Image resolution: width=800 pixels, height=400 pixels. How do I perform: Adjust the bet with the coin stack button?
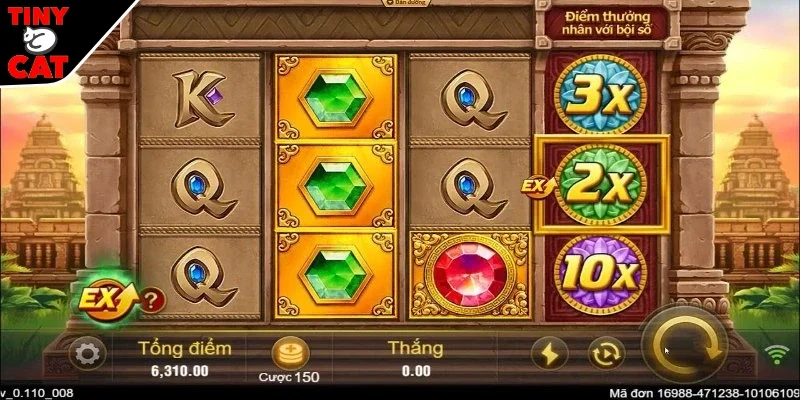[x=291, y=350]
